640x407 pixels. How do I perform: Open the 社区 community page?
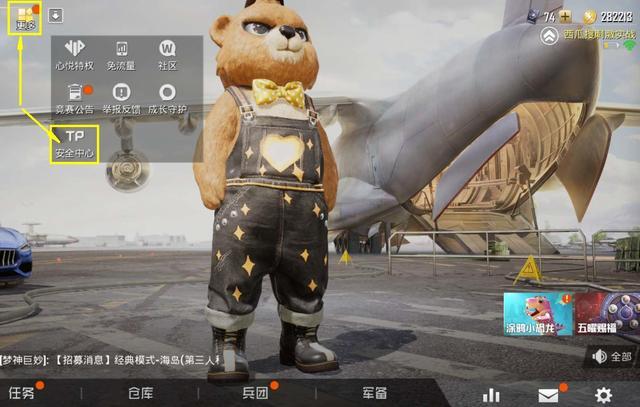point(167,54)
